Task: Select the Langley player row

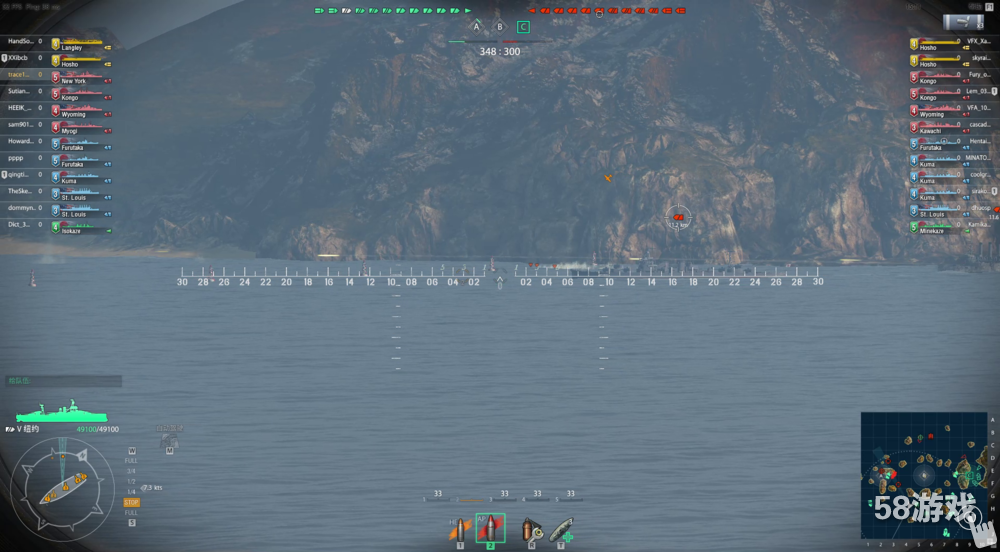Action: (60, 43)
